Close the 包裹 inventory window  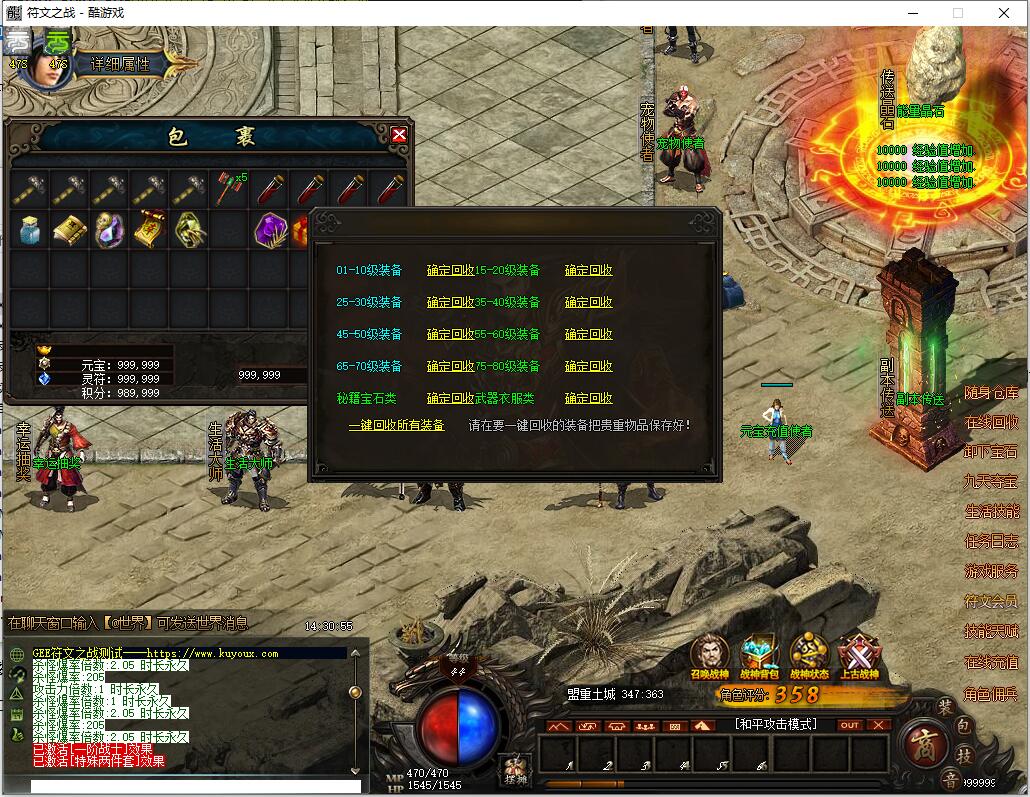pos(399,135)
